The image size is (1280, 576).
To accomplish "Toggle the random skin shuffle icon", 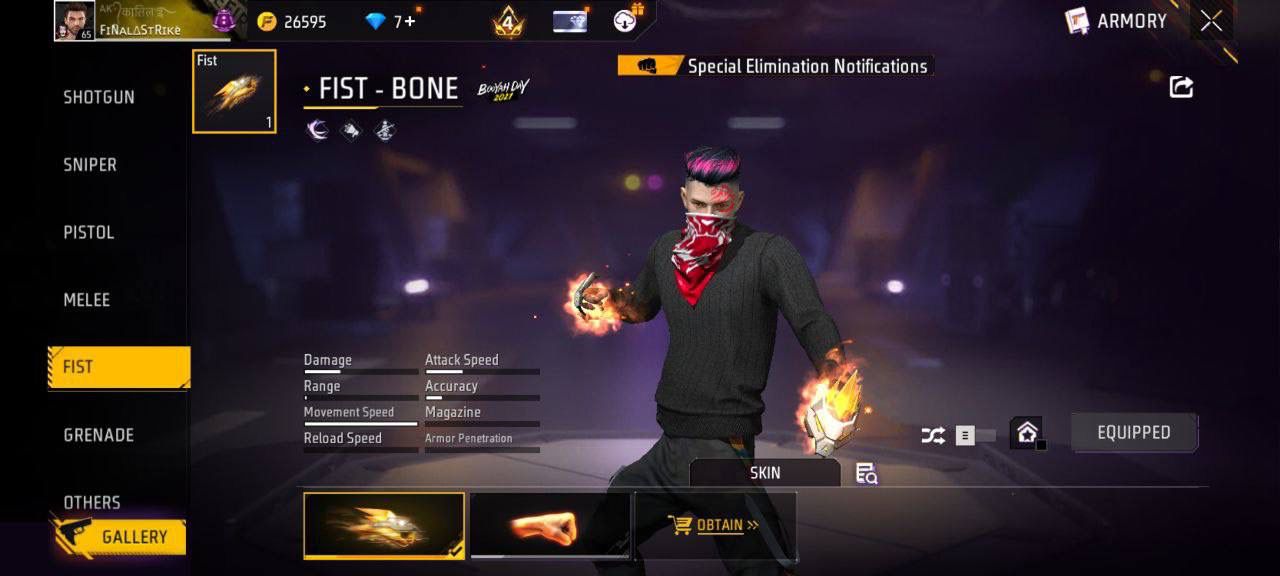I will click(x=932, y=435).
